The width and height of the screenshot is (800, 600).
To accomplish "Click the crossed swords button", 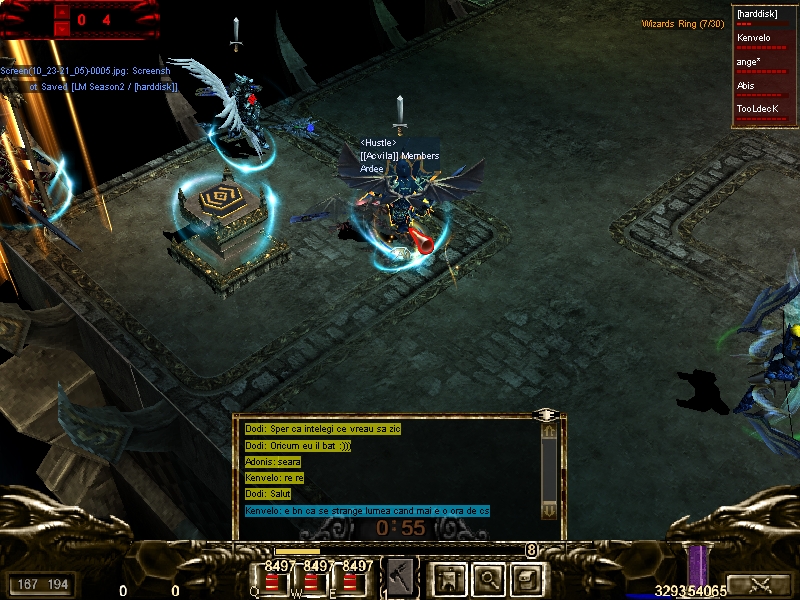I will pos(757,584).
